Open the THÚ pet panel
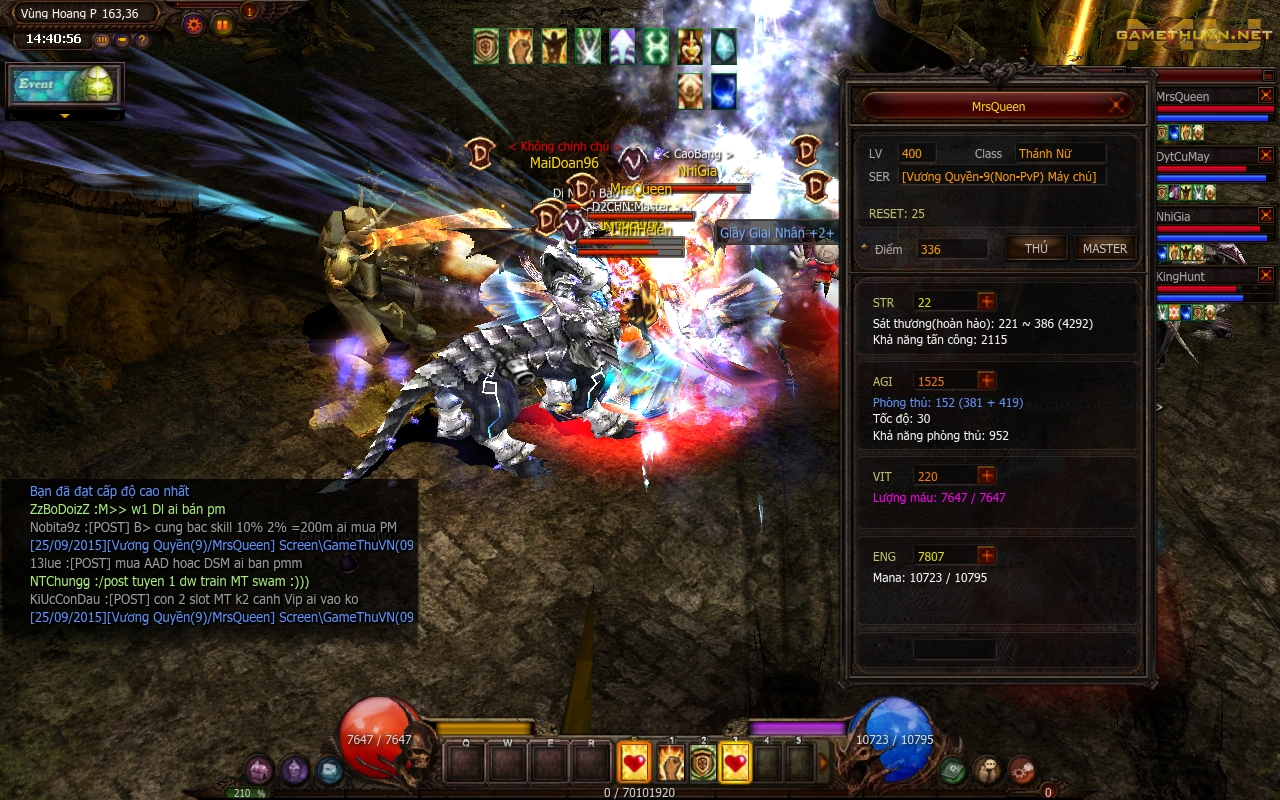The image size is (1280, 800). pyautogui.click(x=1036, y=249)
